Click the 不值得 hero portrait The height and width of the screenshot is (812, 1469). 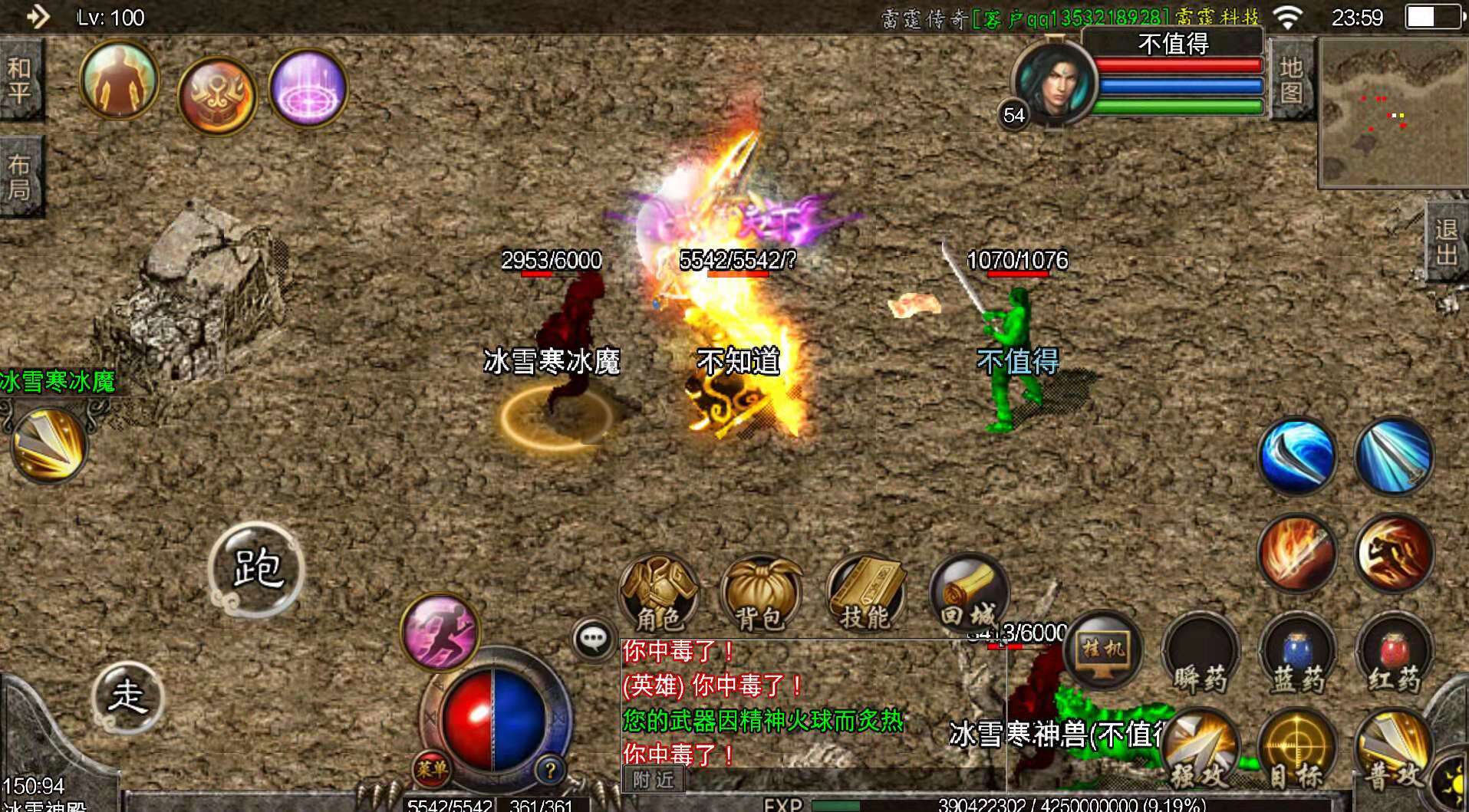pyautogui.click(x=1055, y=82)
